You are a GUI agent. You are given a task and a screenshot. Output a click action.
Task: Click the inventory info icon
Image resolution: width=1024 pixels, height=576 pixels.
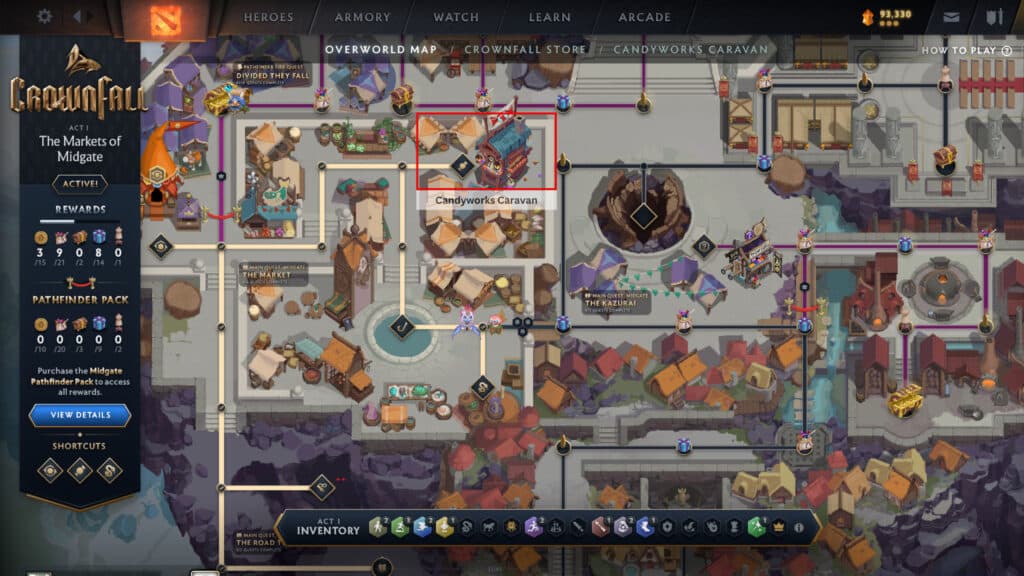click(798, 527)
